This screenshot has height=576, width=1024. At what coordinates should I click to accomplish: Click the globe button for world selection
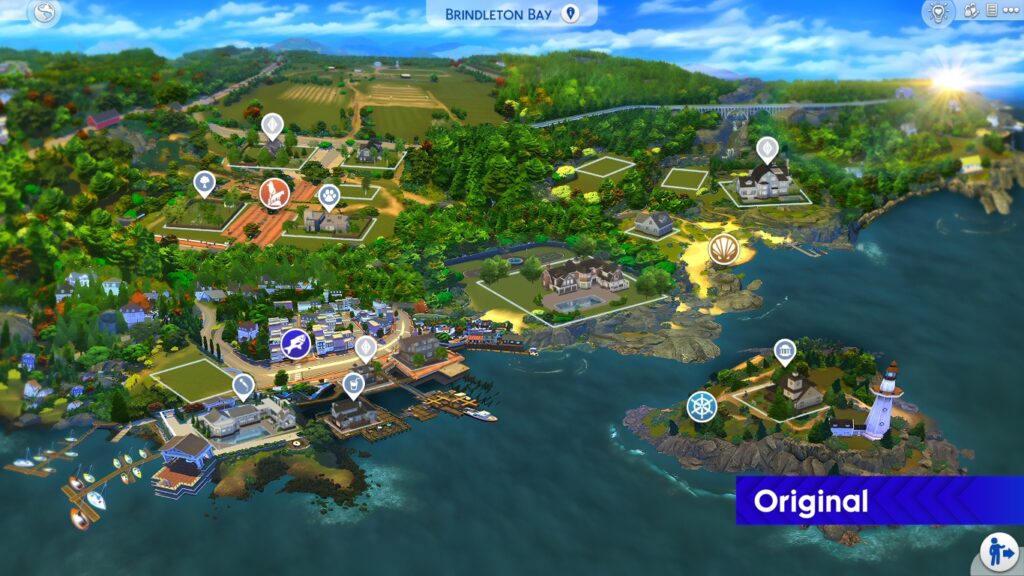pos(44,13)
